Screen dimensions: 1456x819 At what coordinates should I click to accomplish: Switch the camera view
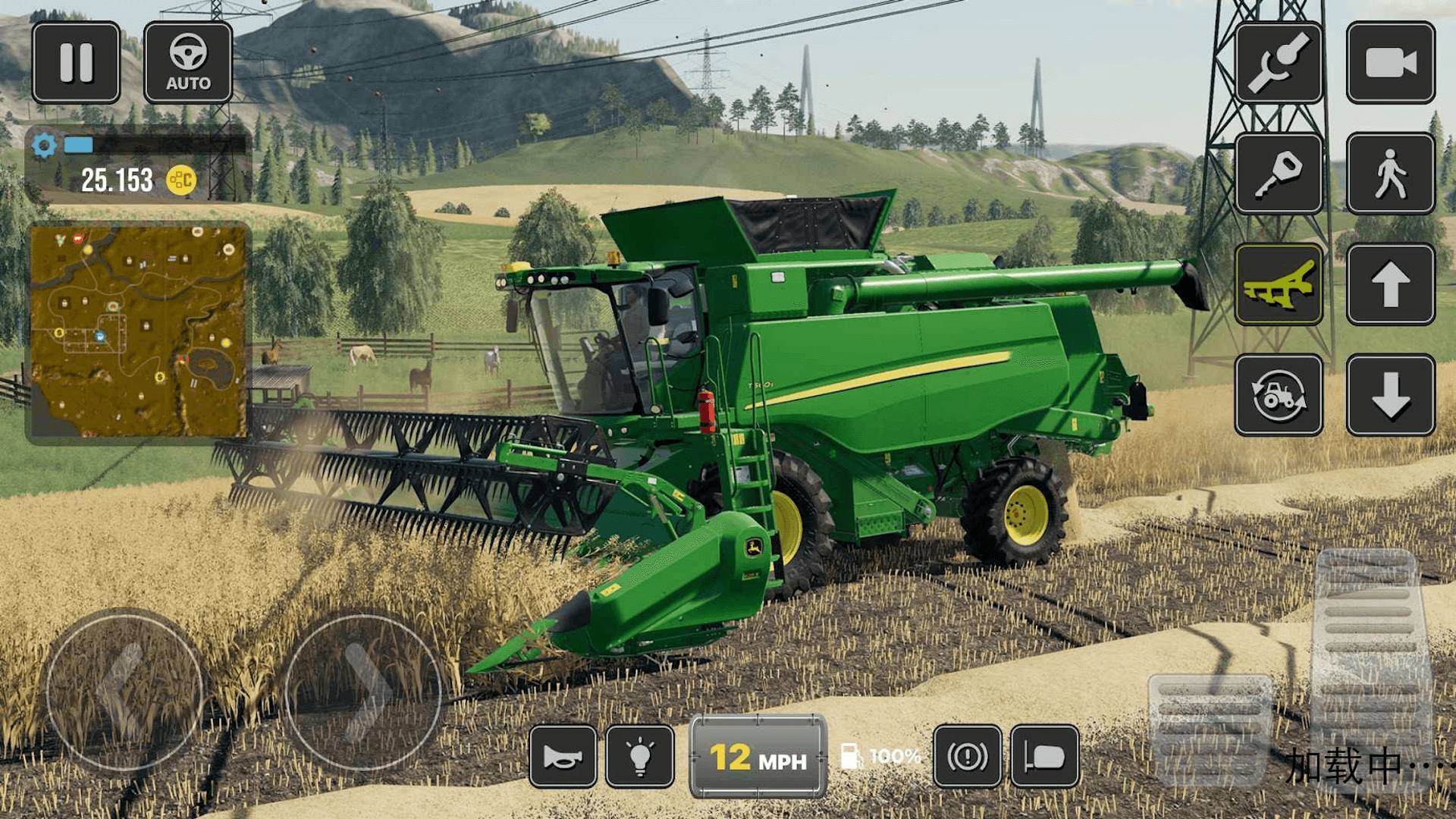click(1390, 62)
